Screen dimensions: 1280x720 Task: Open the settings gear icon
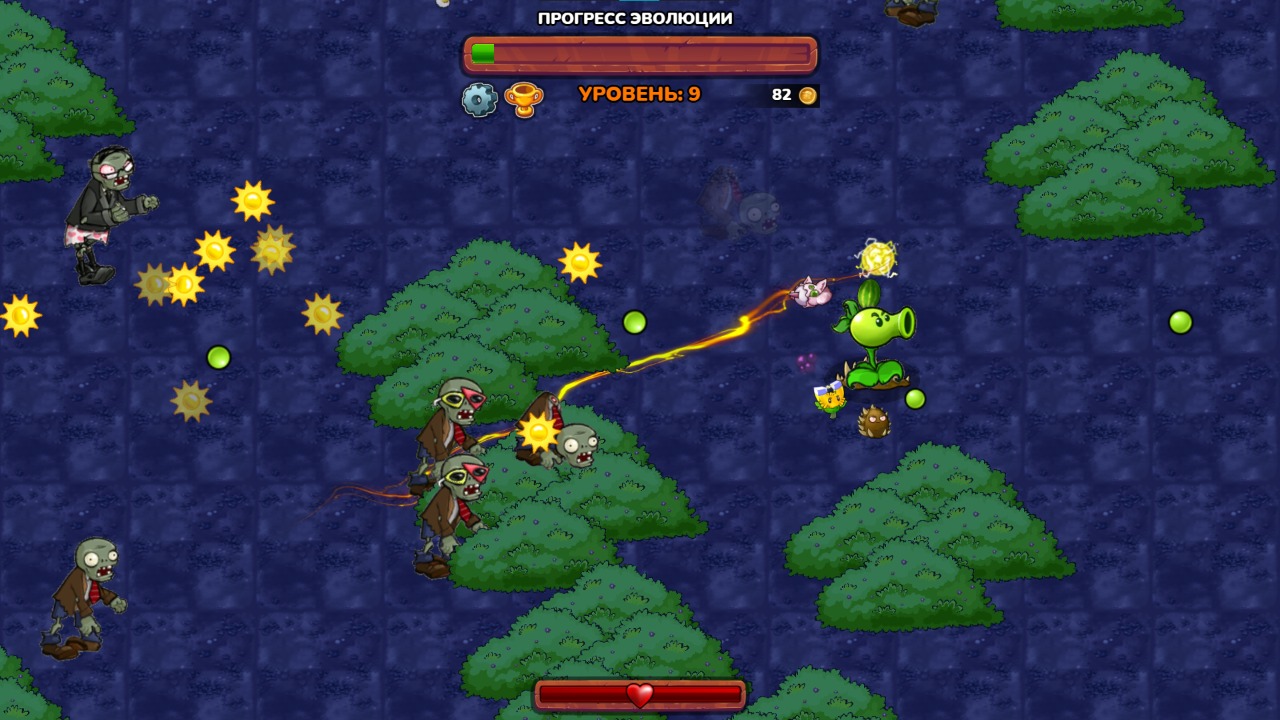480,98
